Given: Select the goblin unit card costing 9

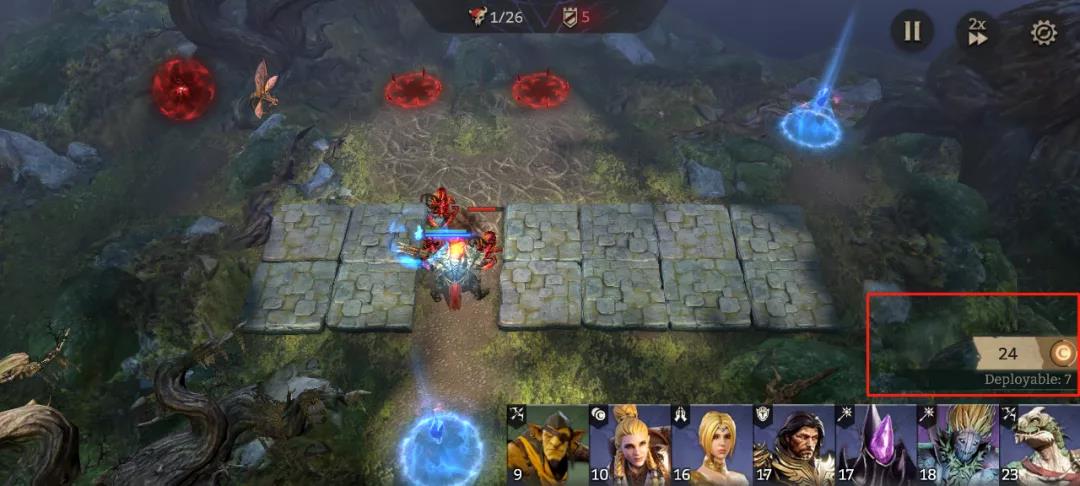Looking at the screenshot, I should point(547,446).
